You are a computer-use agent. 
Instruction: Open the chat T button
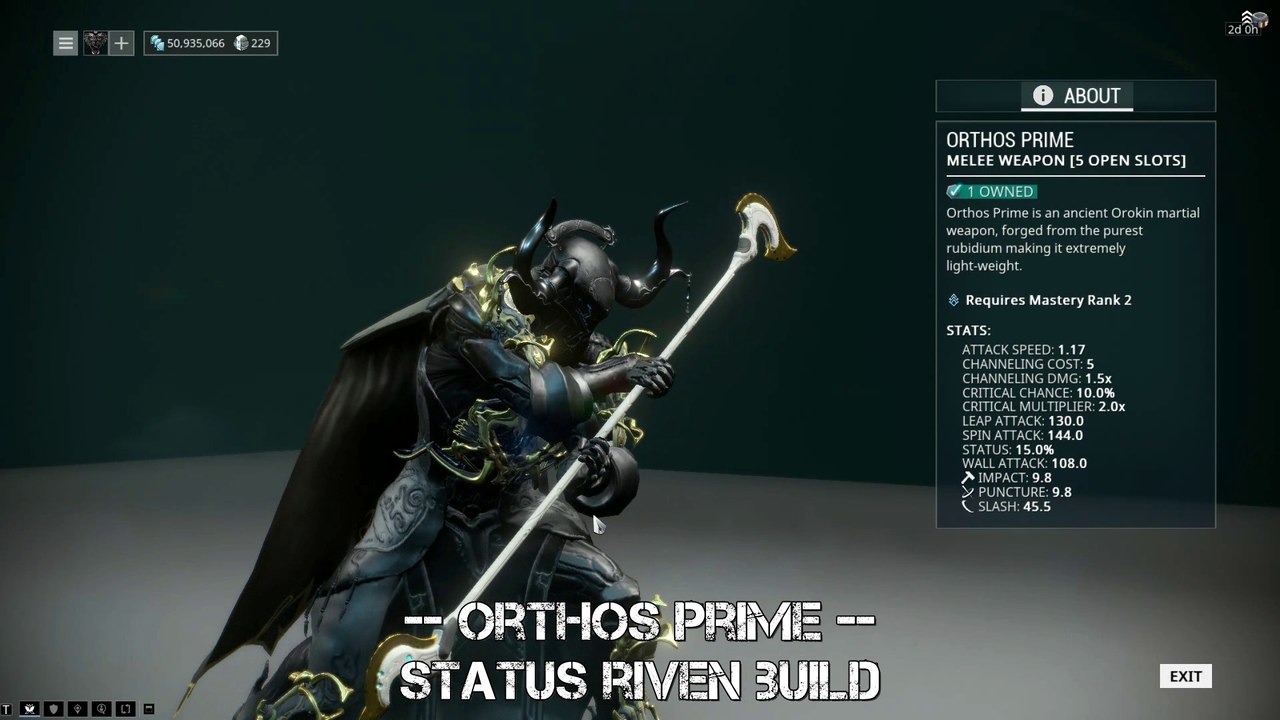[x=6, y=709]
